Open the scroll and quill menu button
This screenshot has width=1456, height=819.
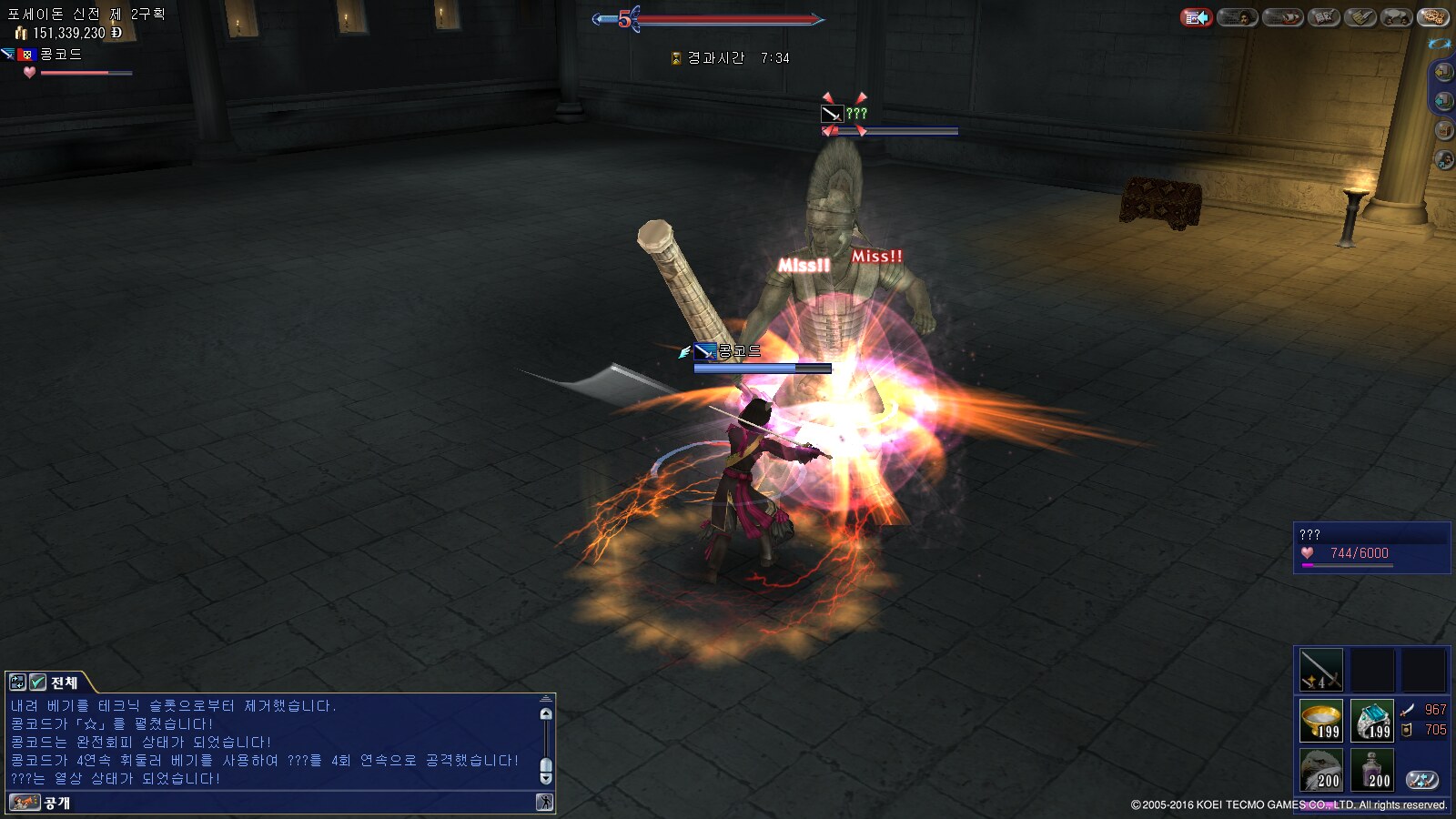click(1360, 17)
